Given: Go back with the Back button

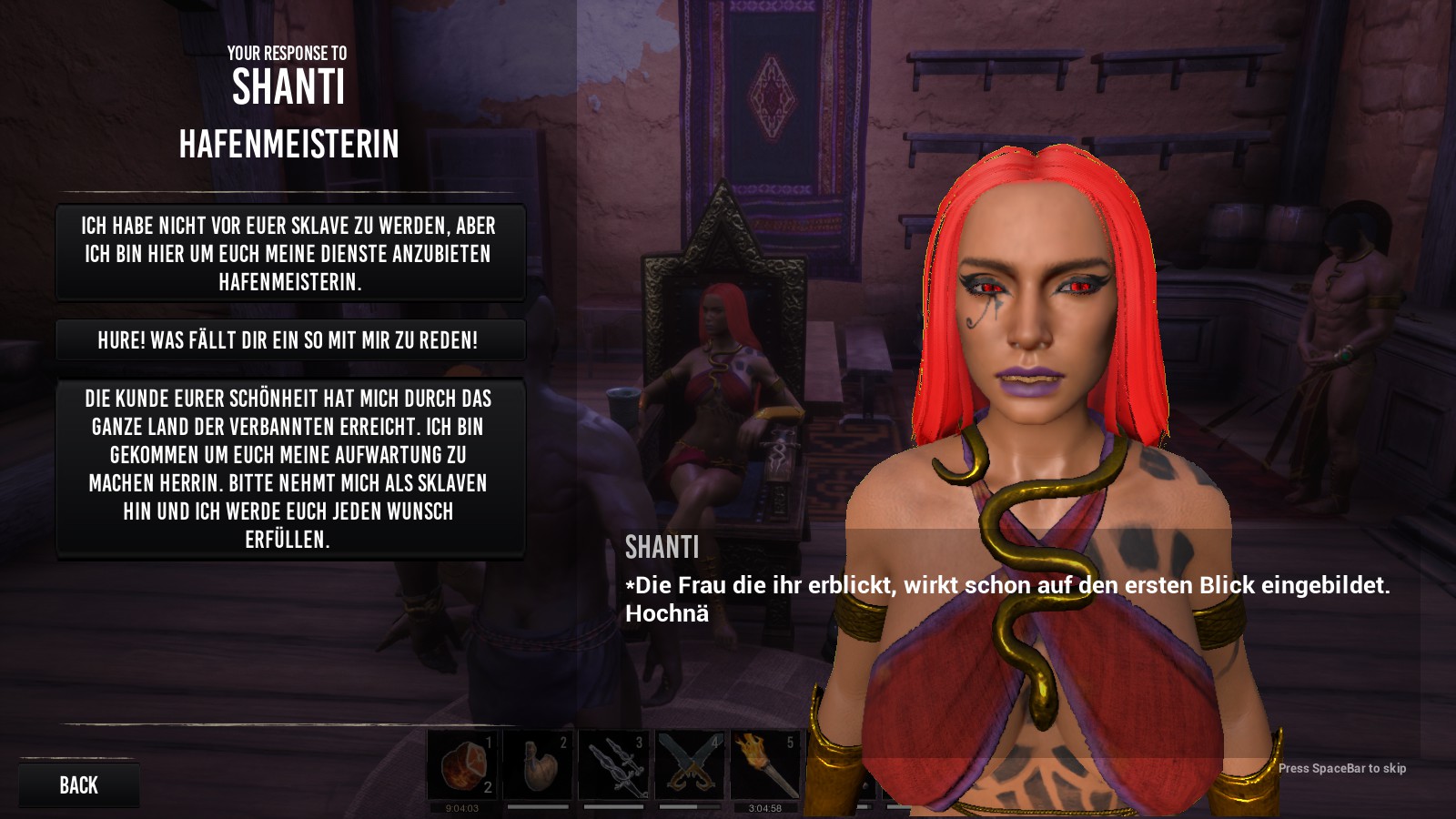Looking at the screenshot, I should (78, 784).
